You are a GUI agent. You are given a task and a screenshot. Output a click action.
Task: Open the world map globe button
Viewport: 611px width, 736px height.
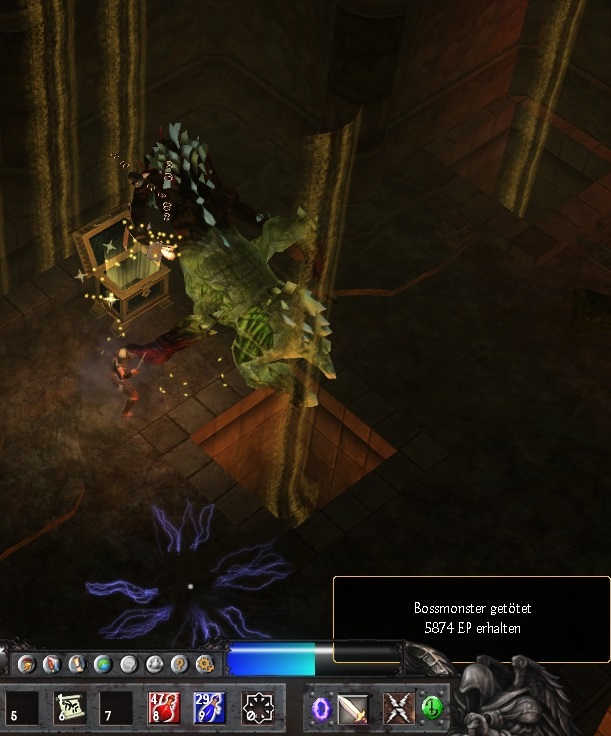tap(103, 664)
